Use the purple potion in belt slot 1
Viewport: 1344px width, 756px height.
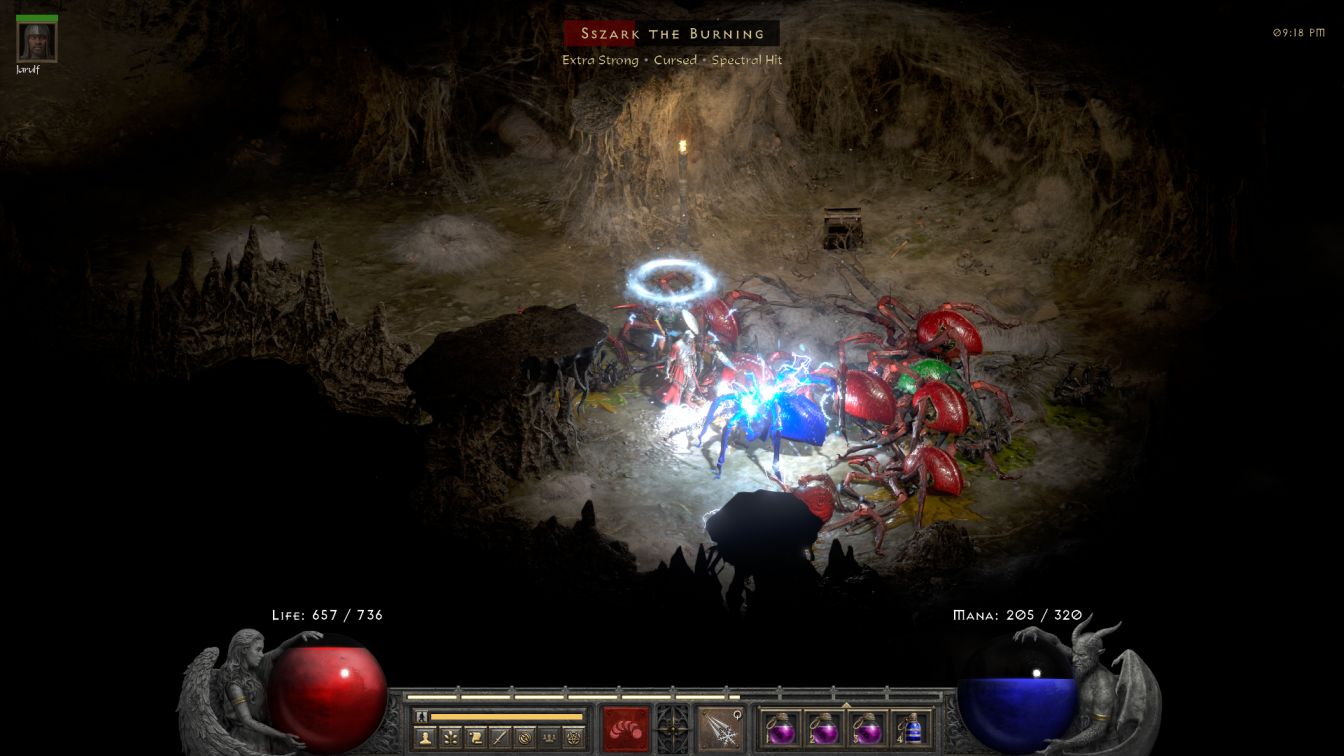781,729
